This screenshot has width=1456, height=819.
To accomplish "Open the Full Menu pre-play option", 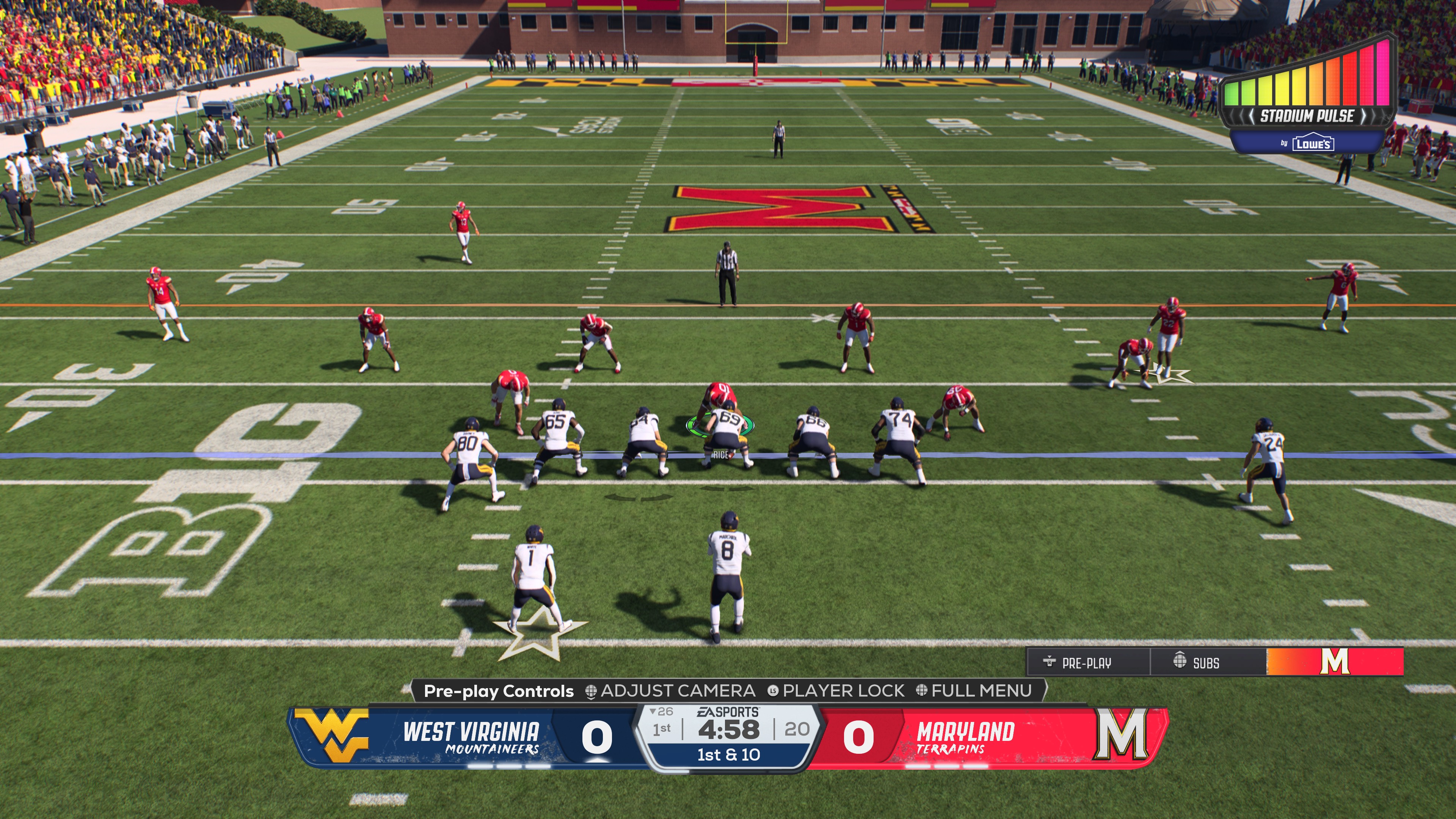I will coord(974,691).
